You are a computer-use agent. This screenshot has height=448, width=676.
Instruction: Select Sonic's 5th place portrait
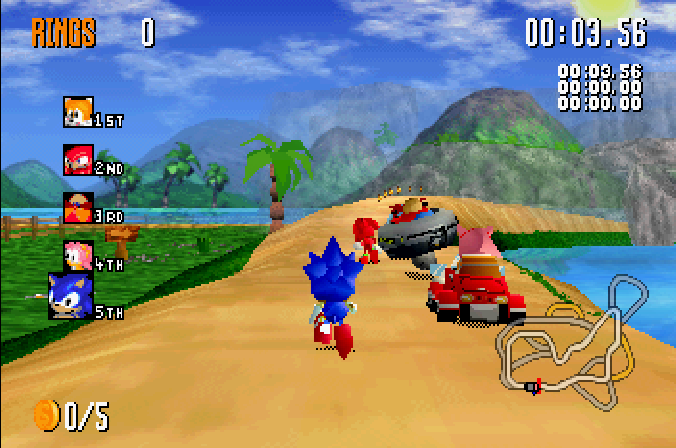pyautogui.click(x=71, y=296)
